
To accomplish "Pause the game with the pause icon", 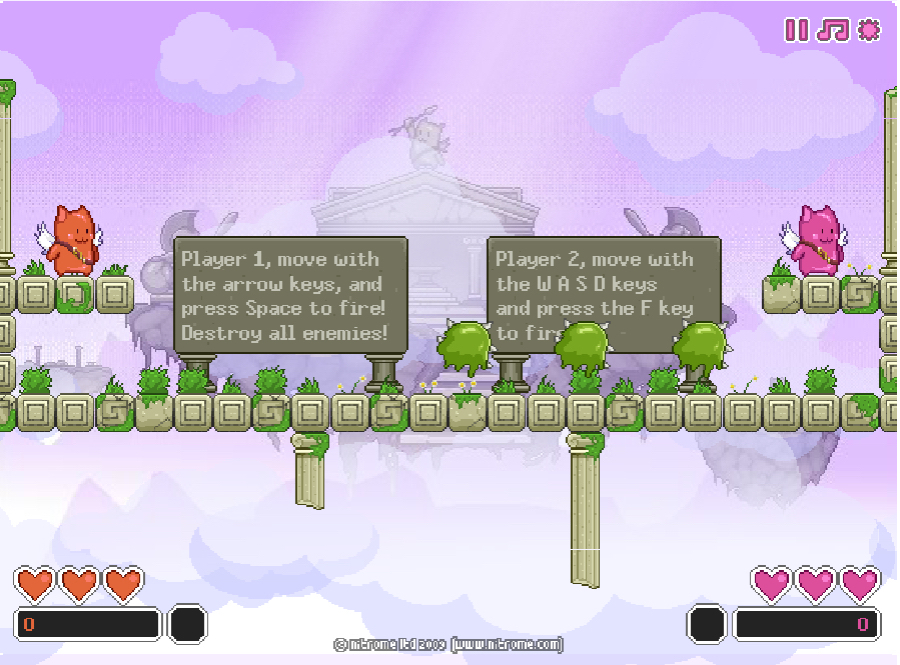I will tap(796, 30).
